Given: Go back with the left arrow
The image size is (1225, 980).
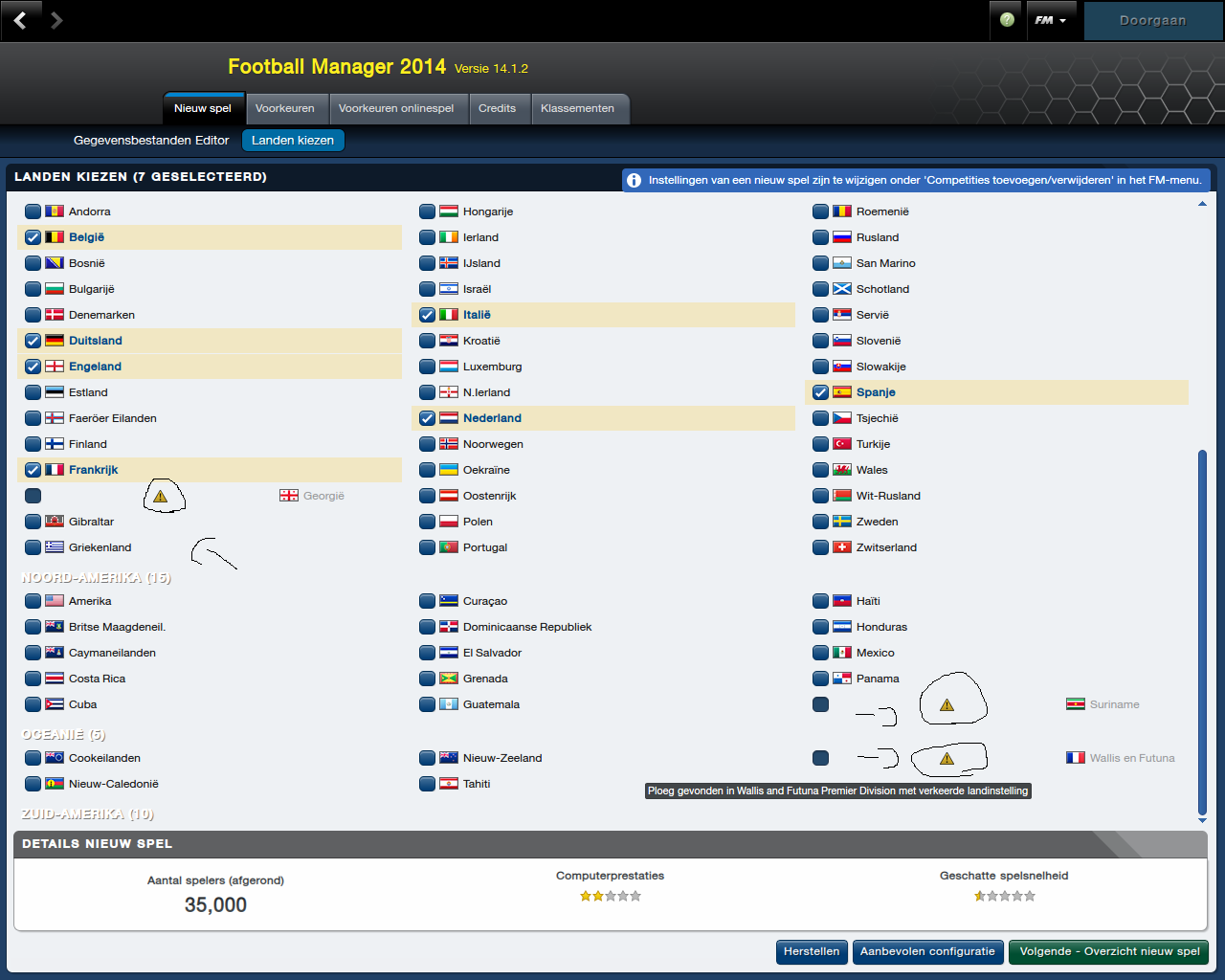Looking at the screenshot, I should point(20,20).
